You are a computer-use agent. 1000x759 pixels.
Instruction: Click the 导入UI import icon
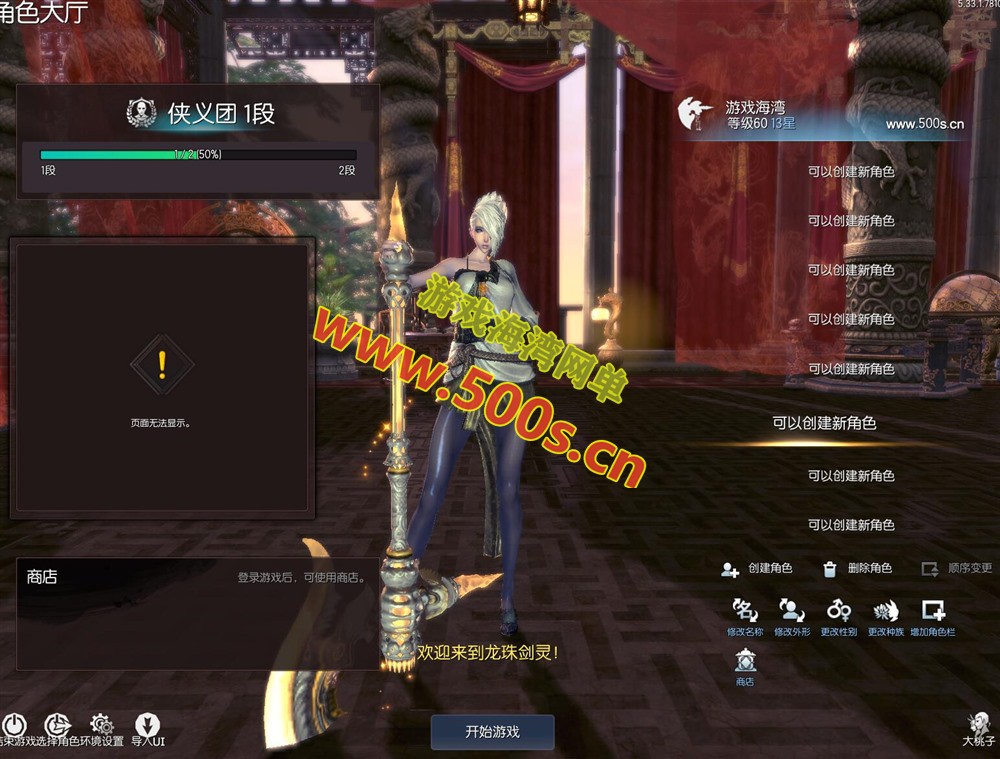147,725
